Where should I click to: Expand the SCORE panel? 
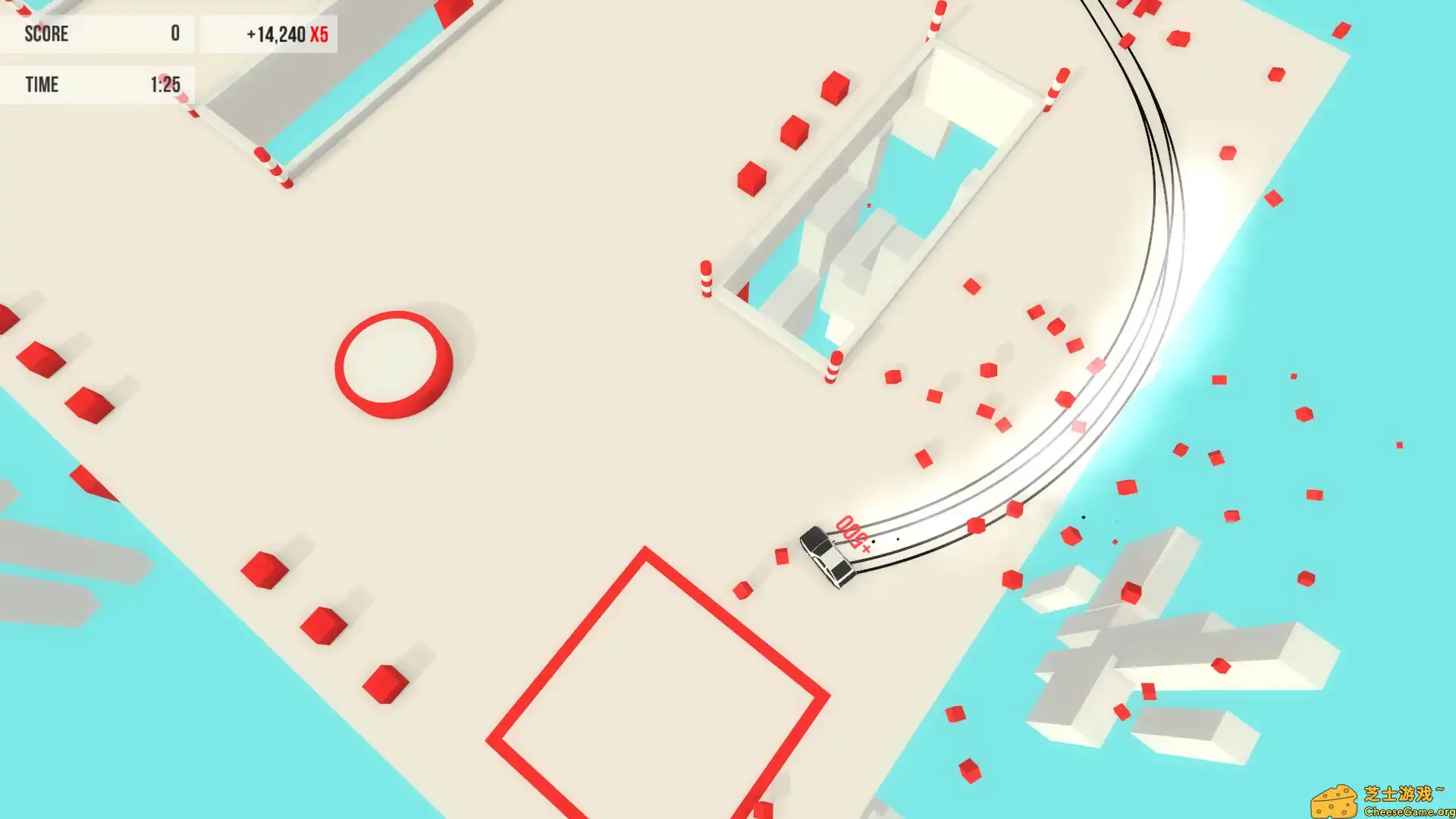coord(99,34)
